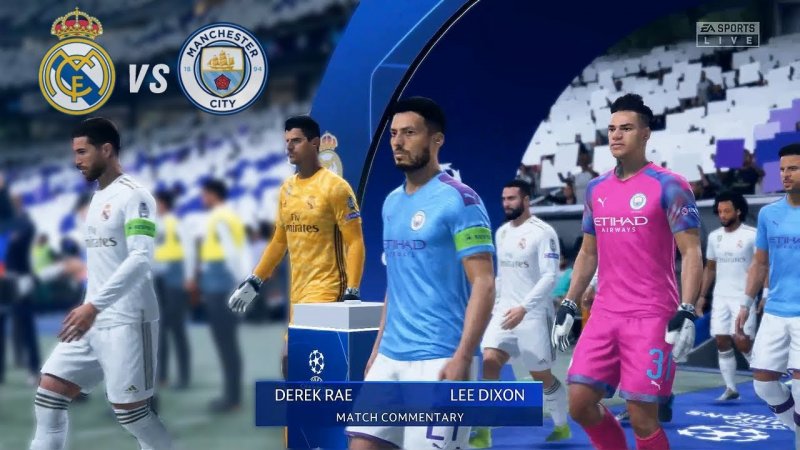Click the Real Madrid club crest
Image resolution: width=800 pixels, height=450 pixels.
tap(77, 64)
